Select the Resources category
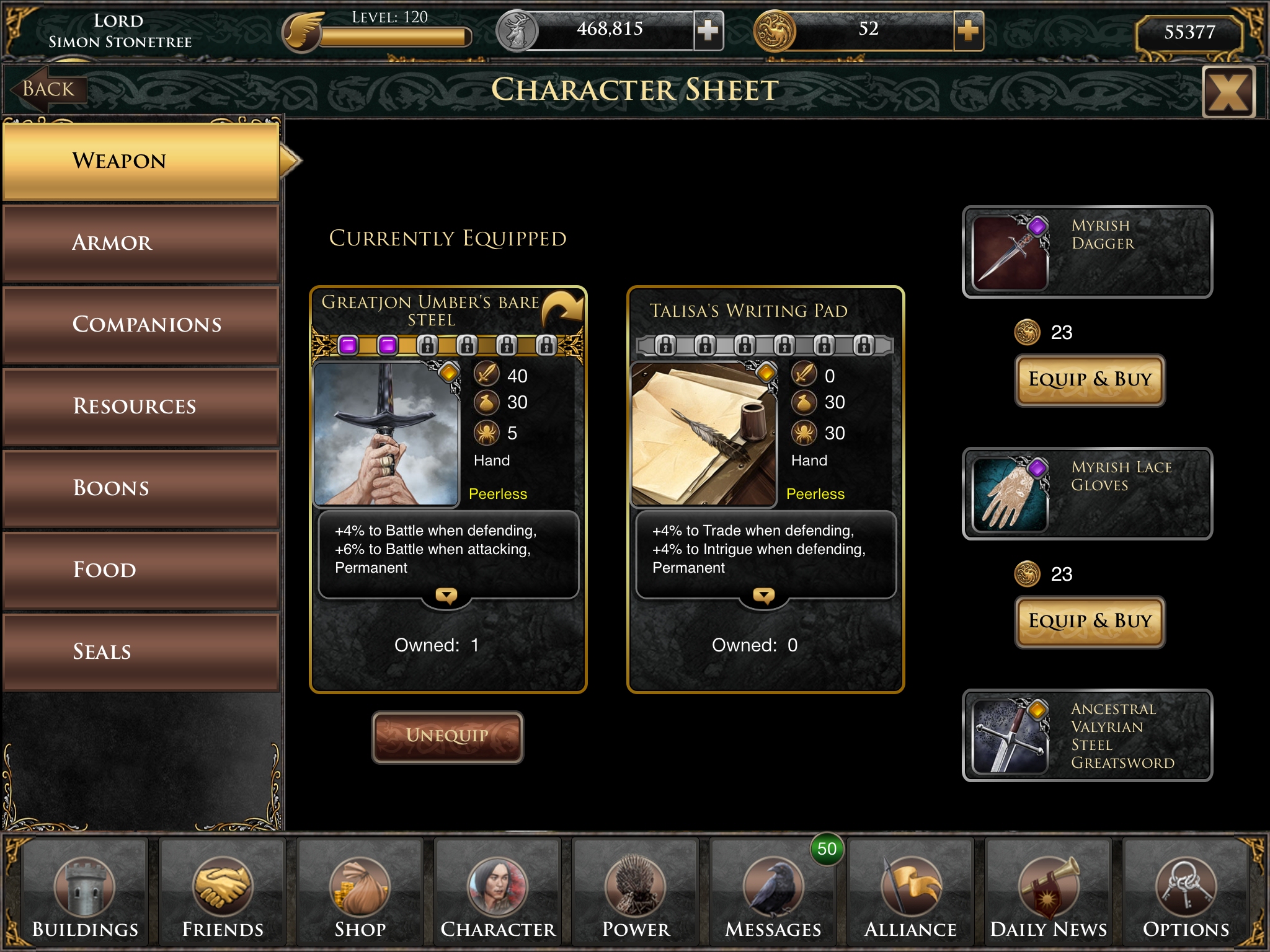Image resolution: width=1270 pixels, height=952 pixels. pyautogui.click(x=140, y=407)
